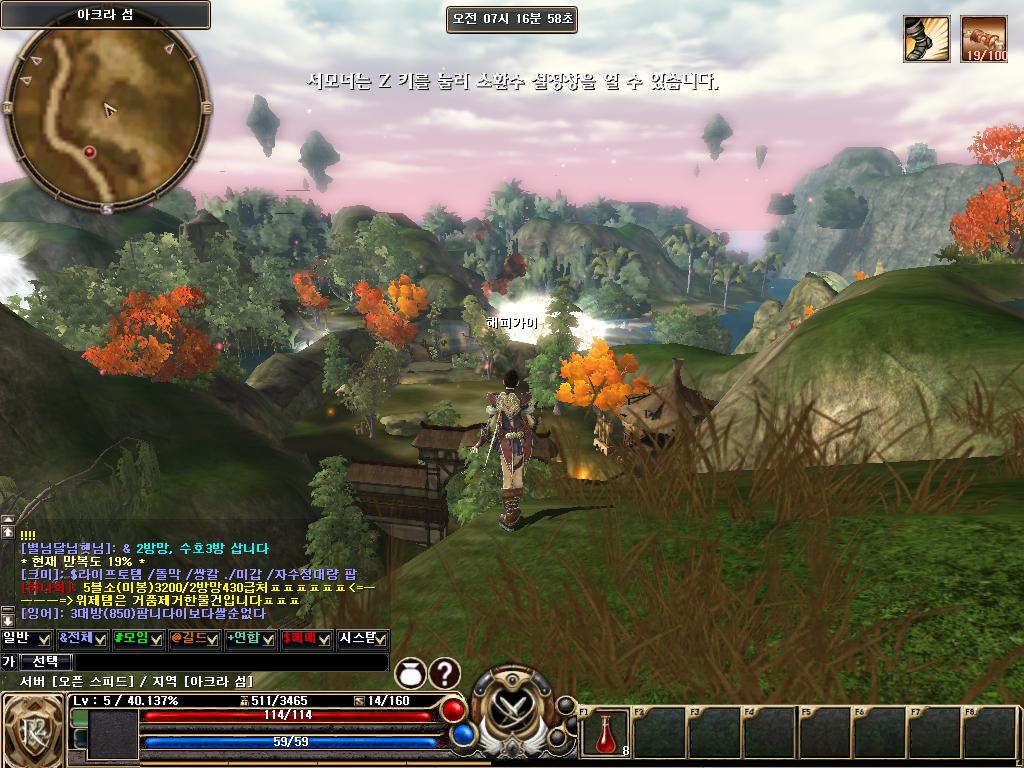1024x768 pixels.
Task: Focus the chat text input field
Action: pyautogui.click(x=231, y=662)
